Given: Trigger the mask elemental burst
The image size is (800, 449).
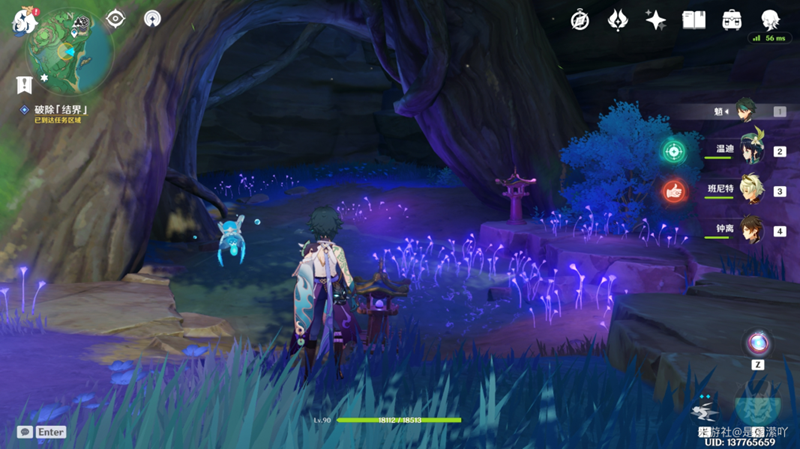Looking at the screenshot, I should click(757, 405).
